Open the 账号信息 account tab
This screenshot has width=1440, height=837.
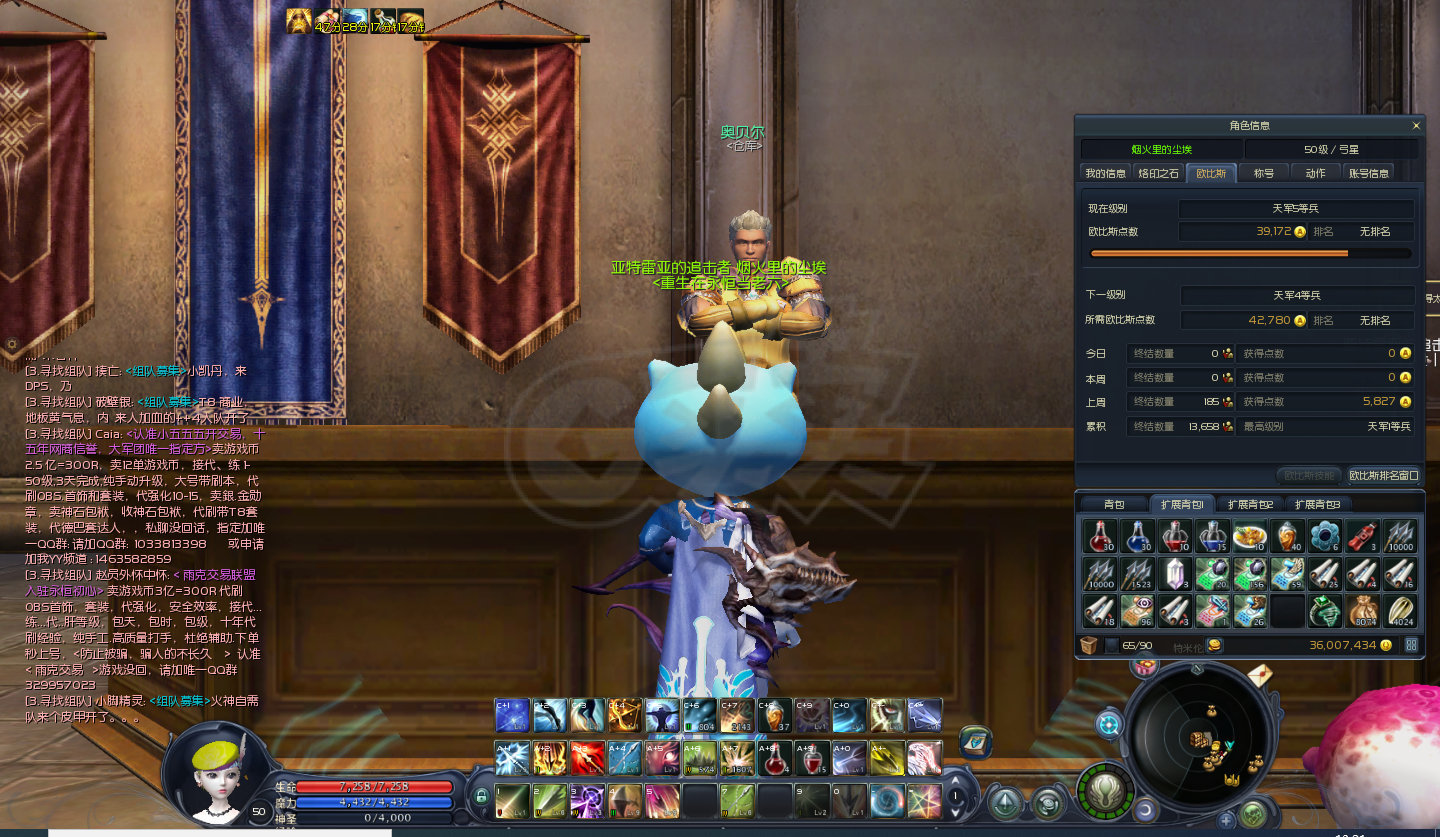click(1369, 173)
